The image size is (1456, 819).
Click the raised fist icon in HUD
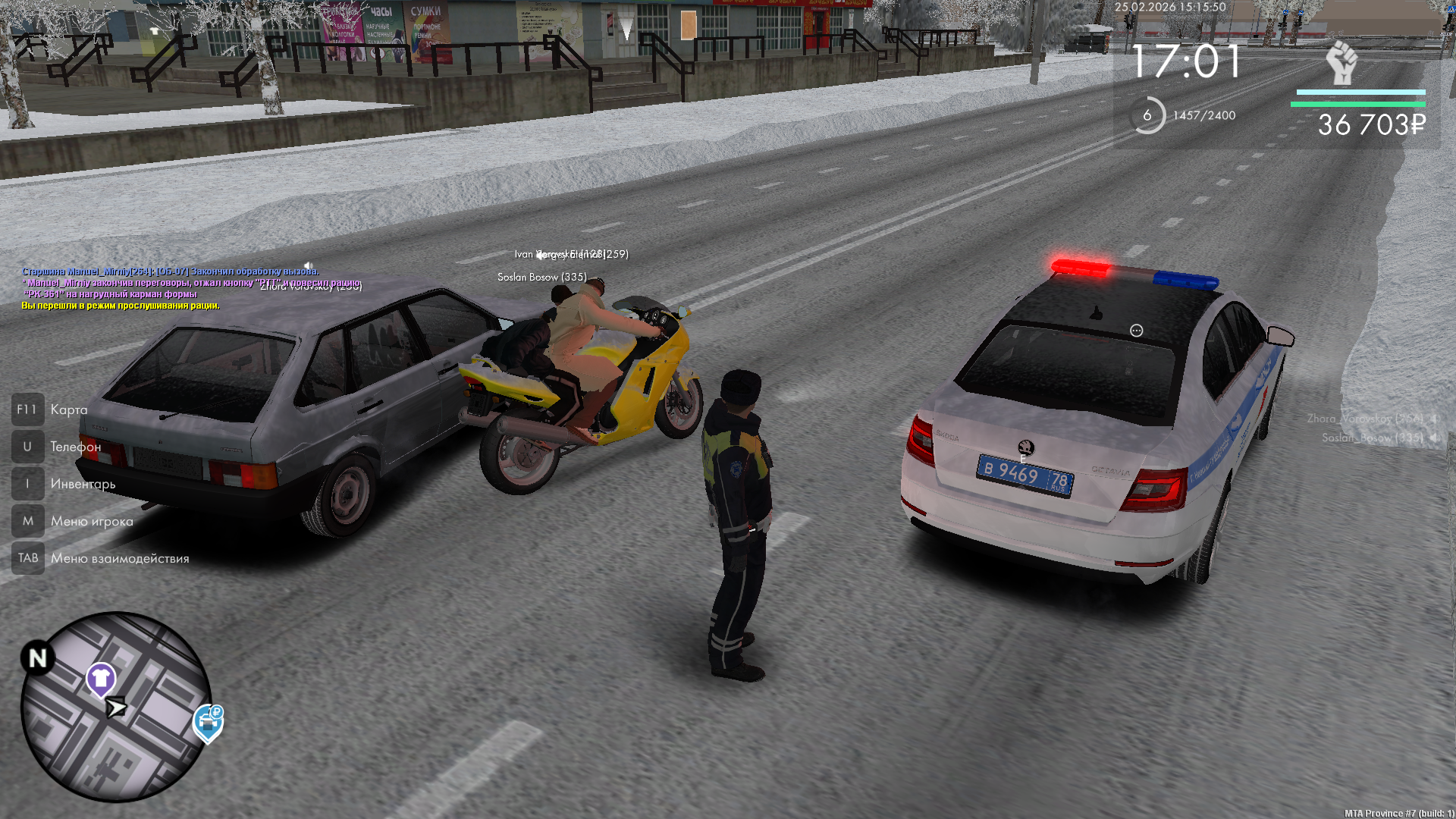(x=1341, y=62)
